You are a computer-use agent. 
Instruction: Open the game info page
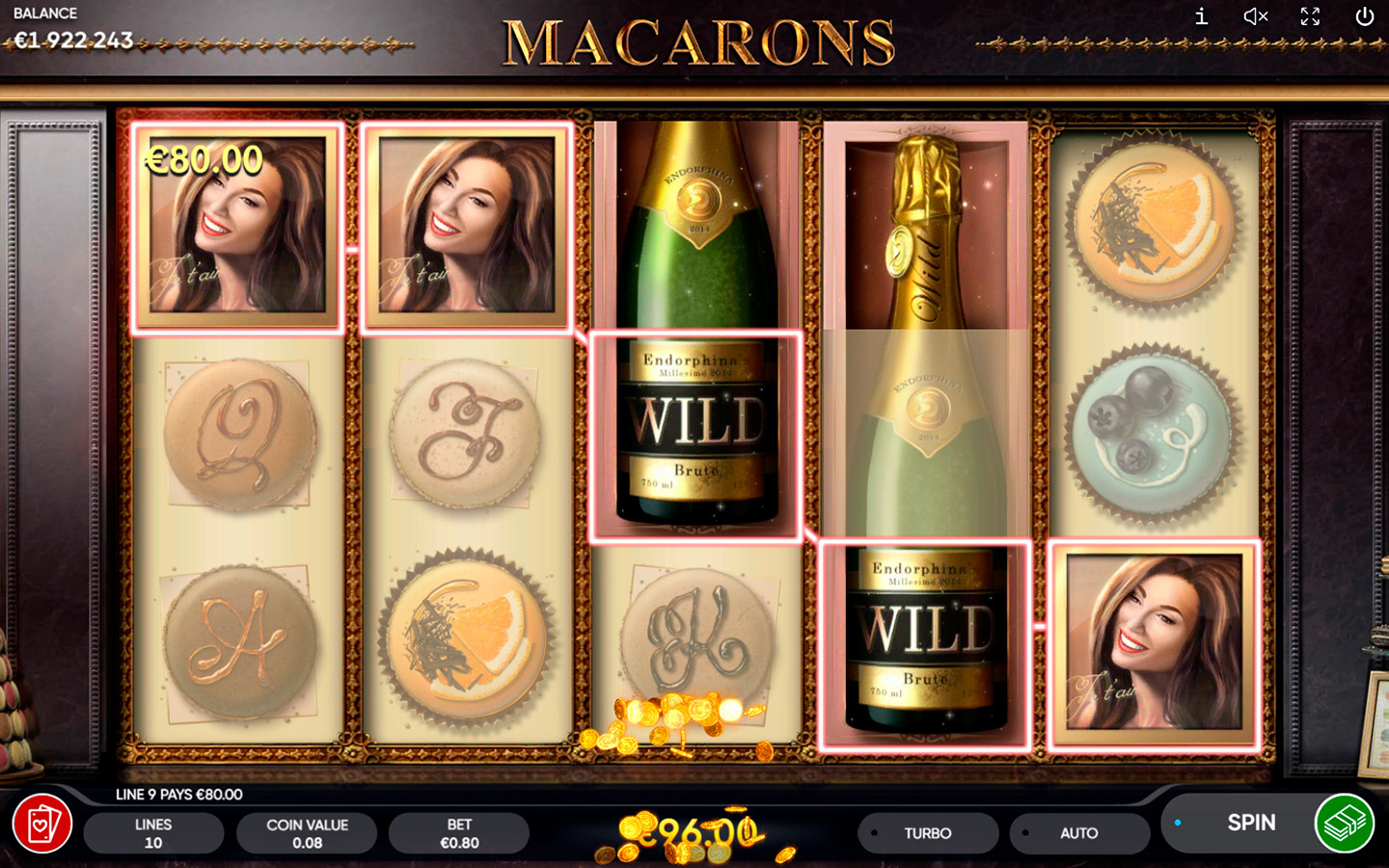1201,16
